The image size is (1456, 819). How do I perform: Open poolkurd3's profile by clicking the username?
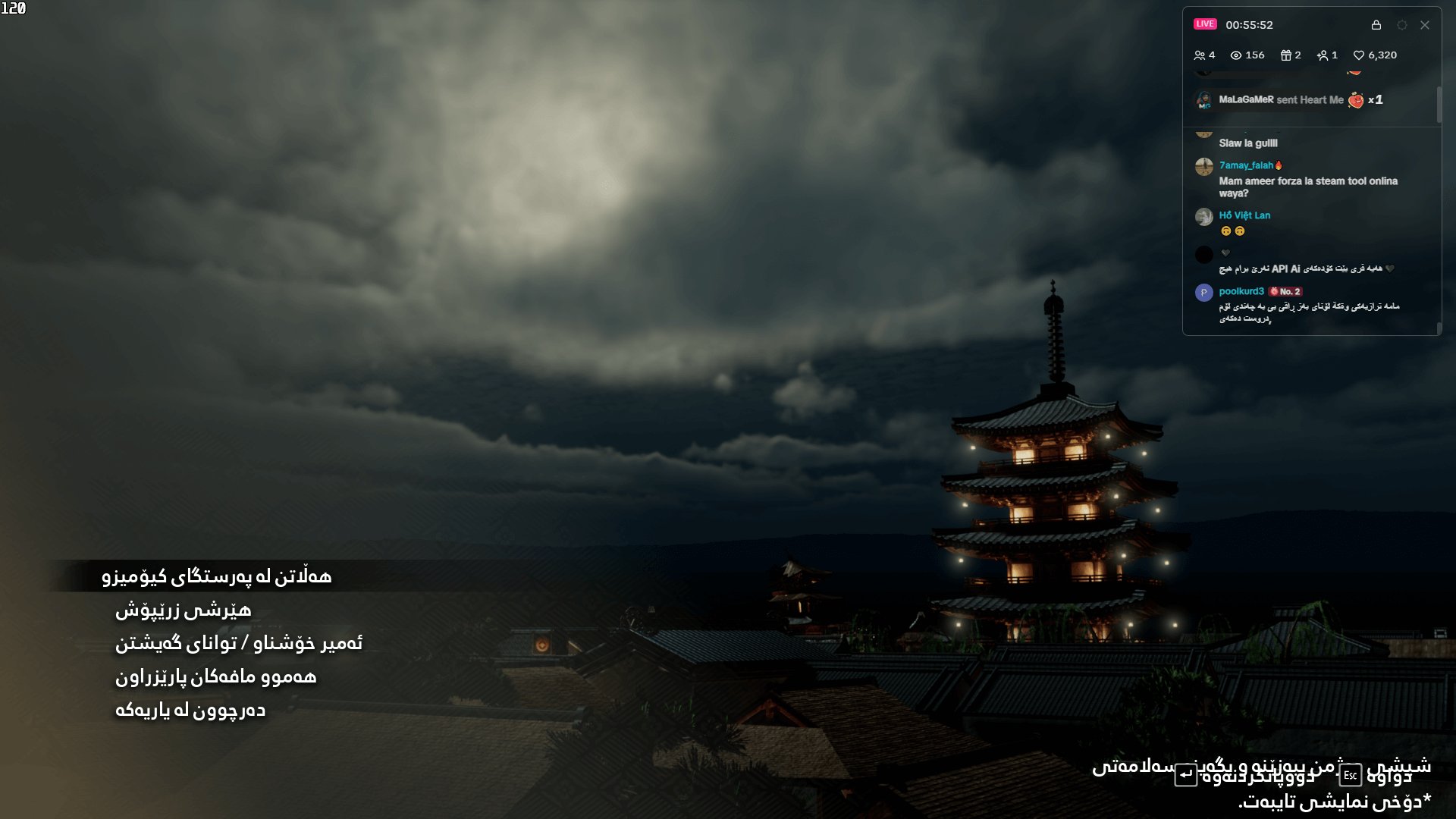coord(1241,291)
